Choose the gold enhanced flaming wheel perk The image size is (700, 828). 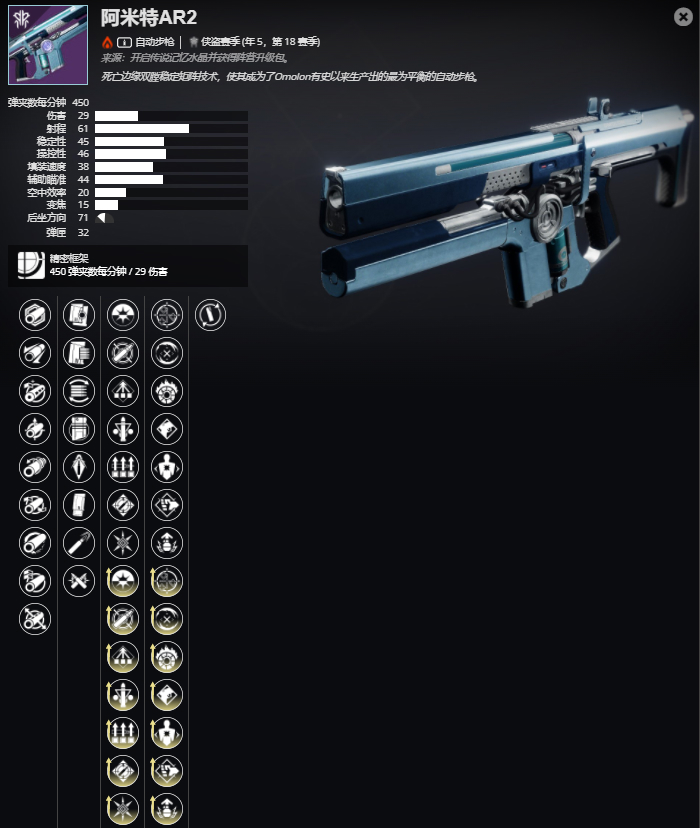click(x=166, y=658)
